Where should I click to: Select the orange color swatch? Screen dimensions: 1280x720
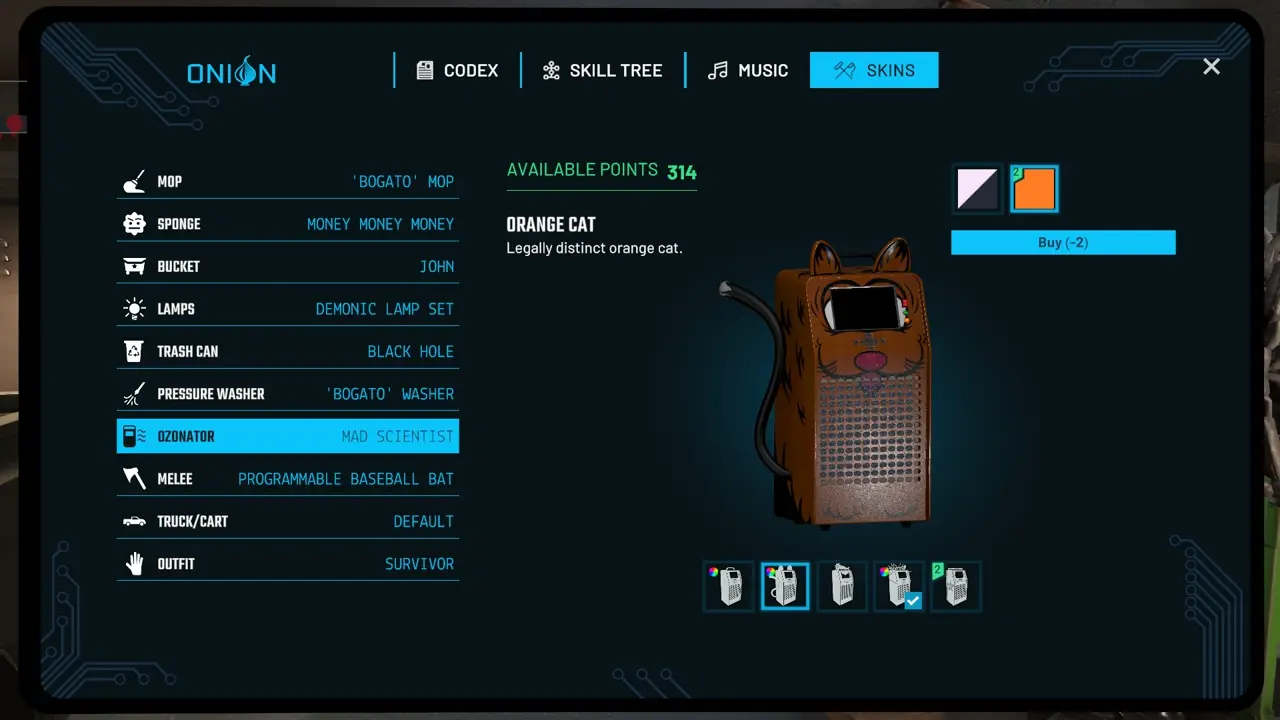pyautogui.click(x=1034, y=188)
